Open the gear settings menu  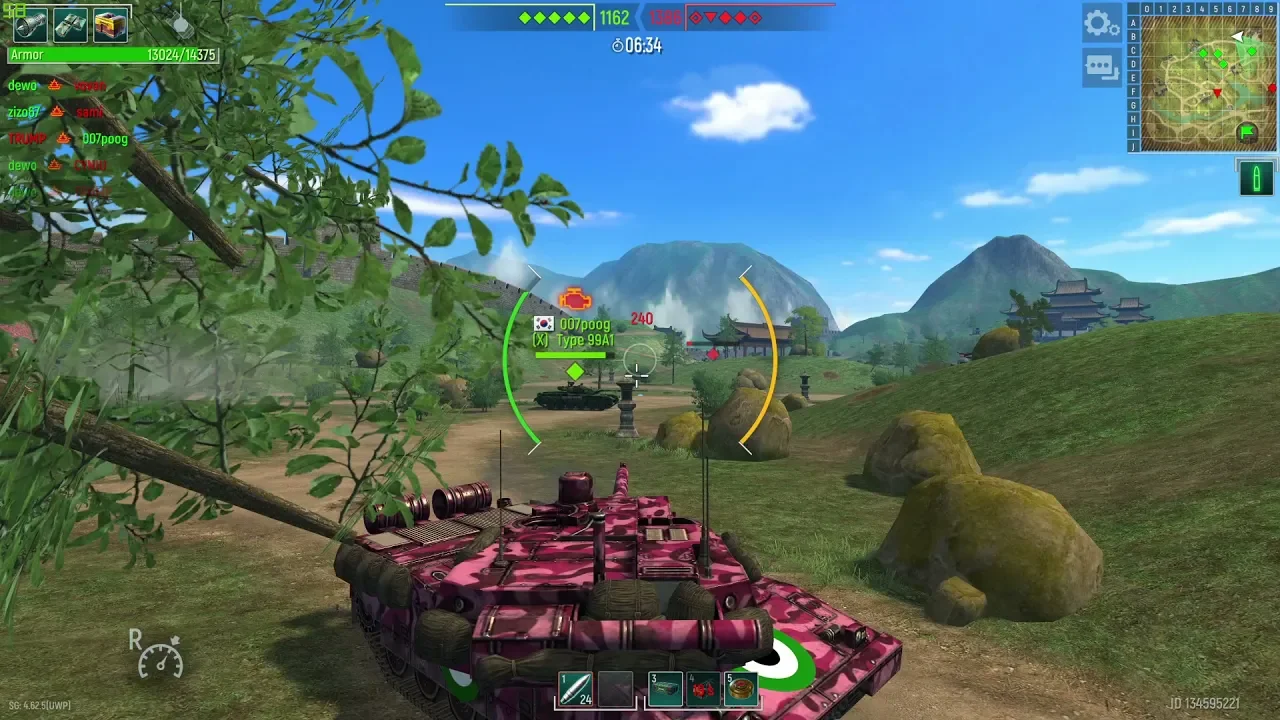[x=1101, y=23]
